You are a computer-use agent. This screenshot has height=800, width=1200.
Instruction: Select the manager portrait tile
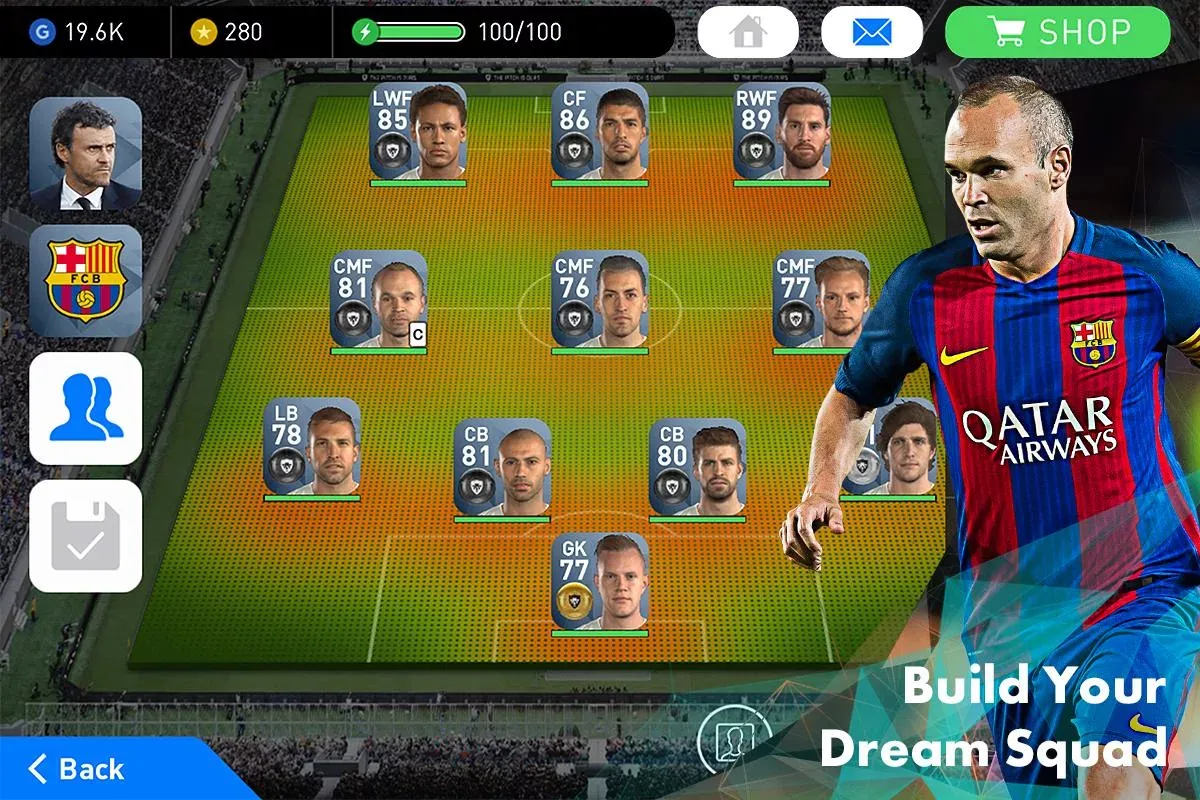(86, 153)
